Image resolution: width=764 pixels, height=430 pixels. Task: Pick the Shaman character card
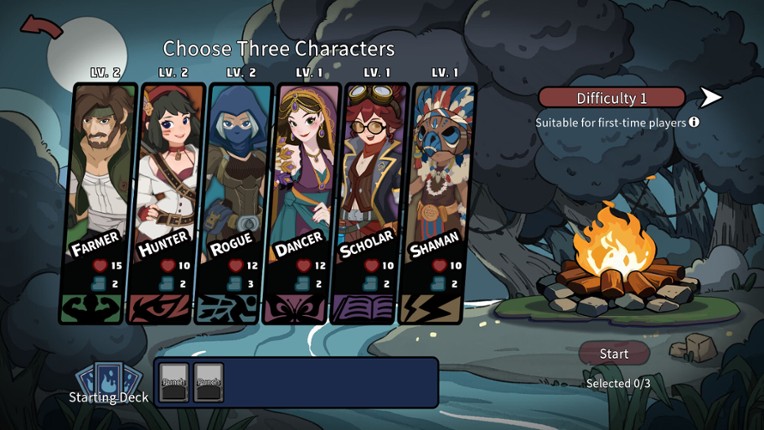point(437,200)
